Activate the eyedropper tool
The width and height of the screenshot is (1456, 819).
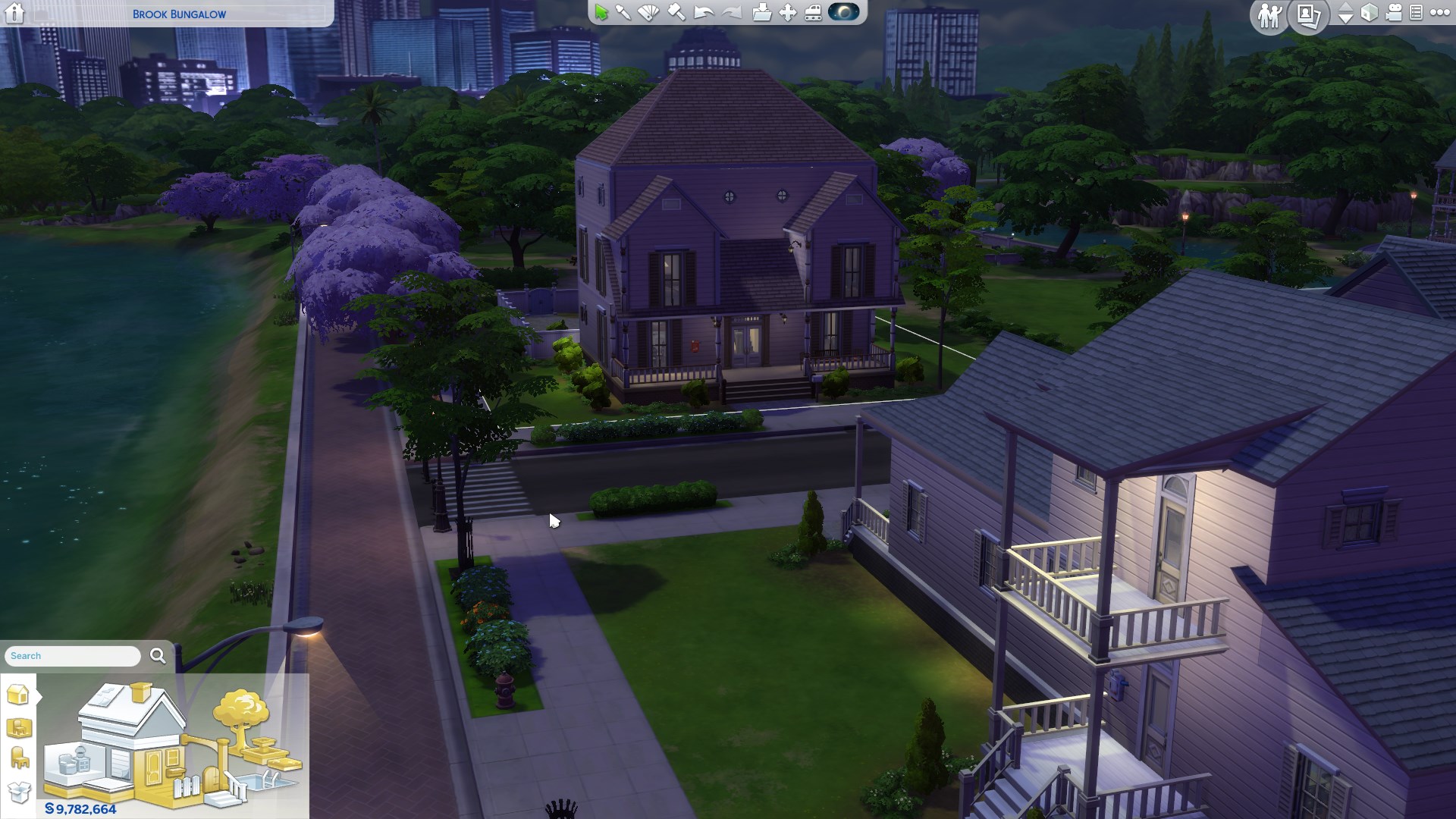click(623, 13)
